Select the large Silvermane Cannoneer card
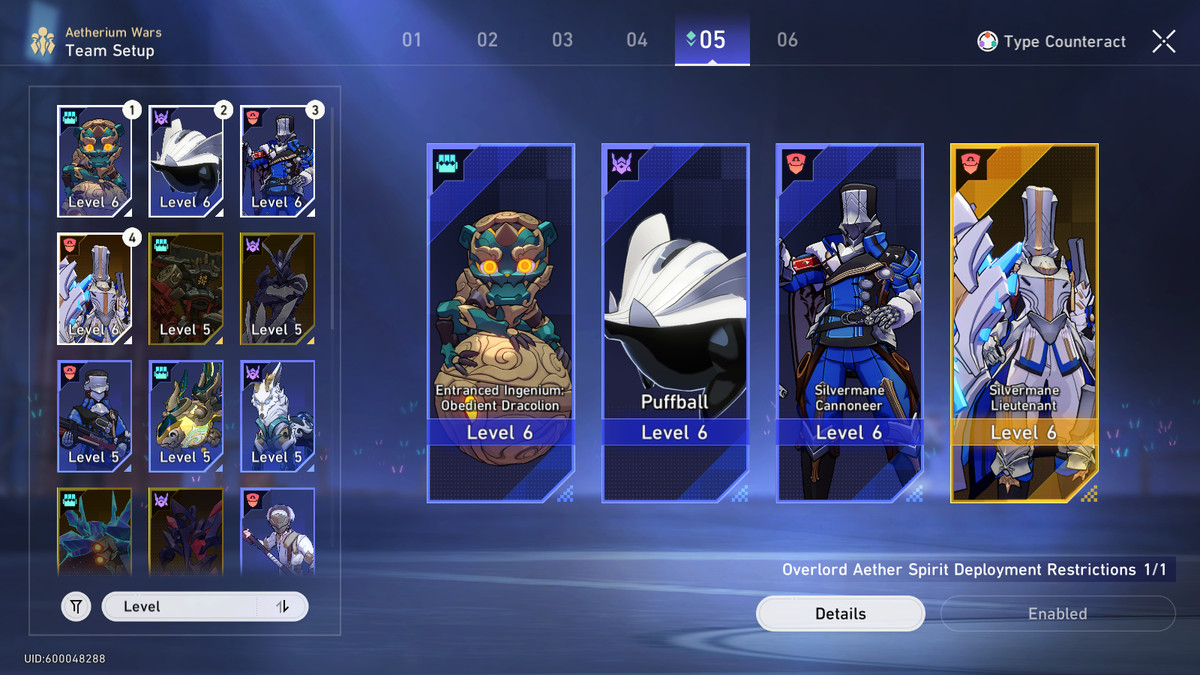 click(849, 322)
